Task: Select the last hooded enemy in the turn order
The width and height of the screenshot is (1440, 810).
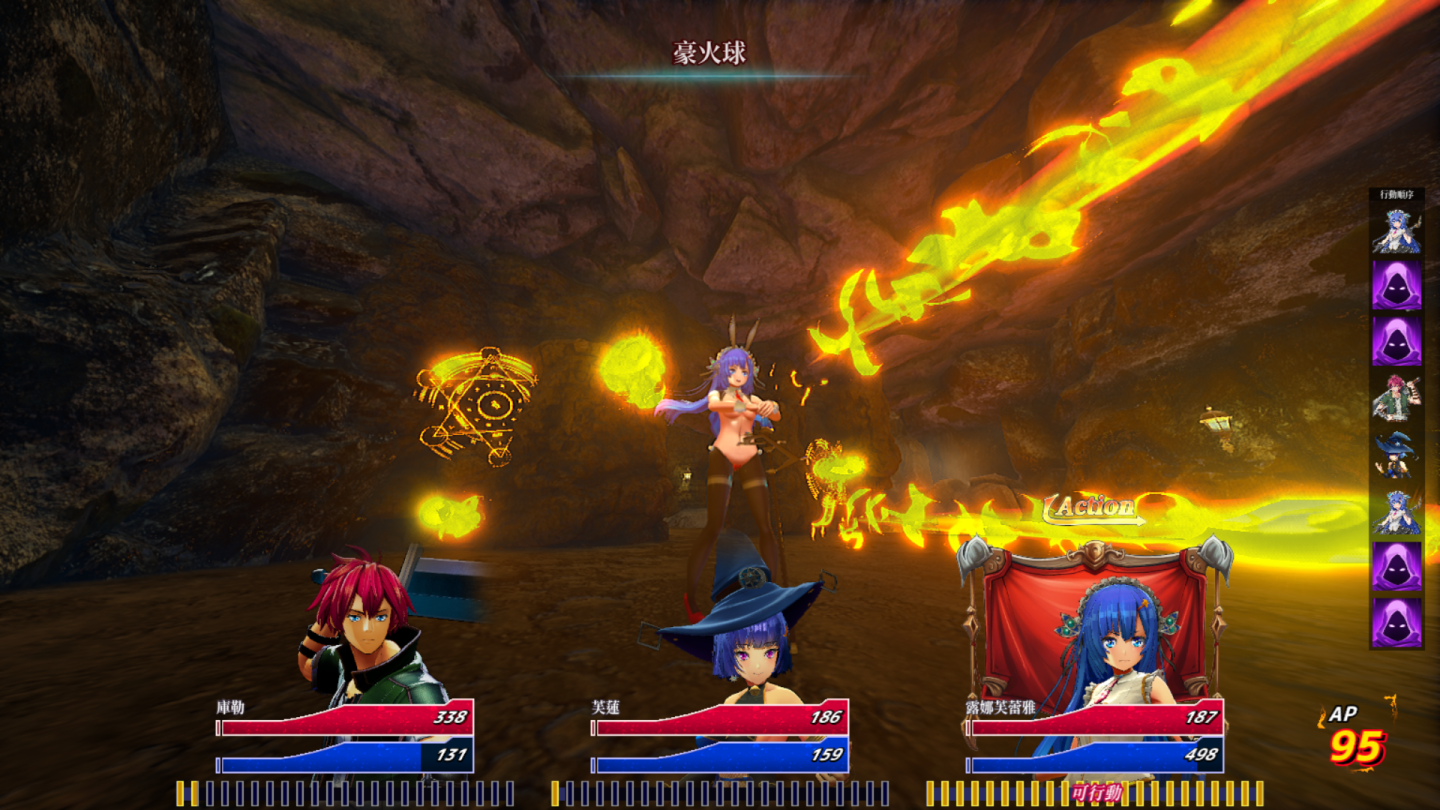Action: point(1396,623)
